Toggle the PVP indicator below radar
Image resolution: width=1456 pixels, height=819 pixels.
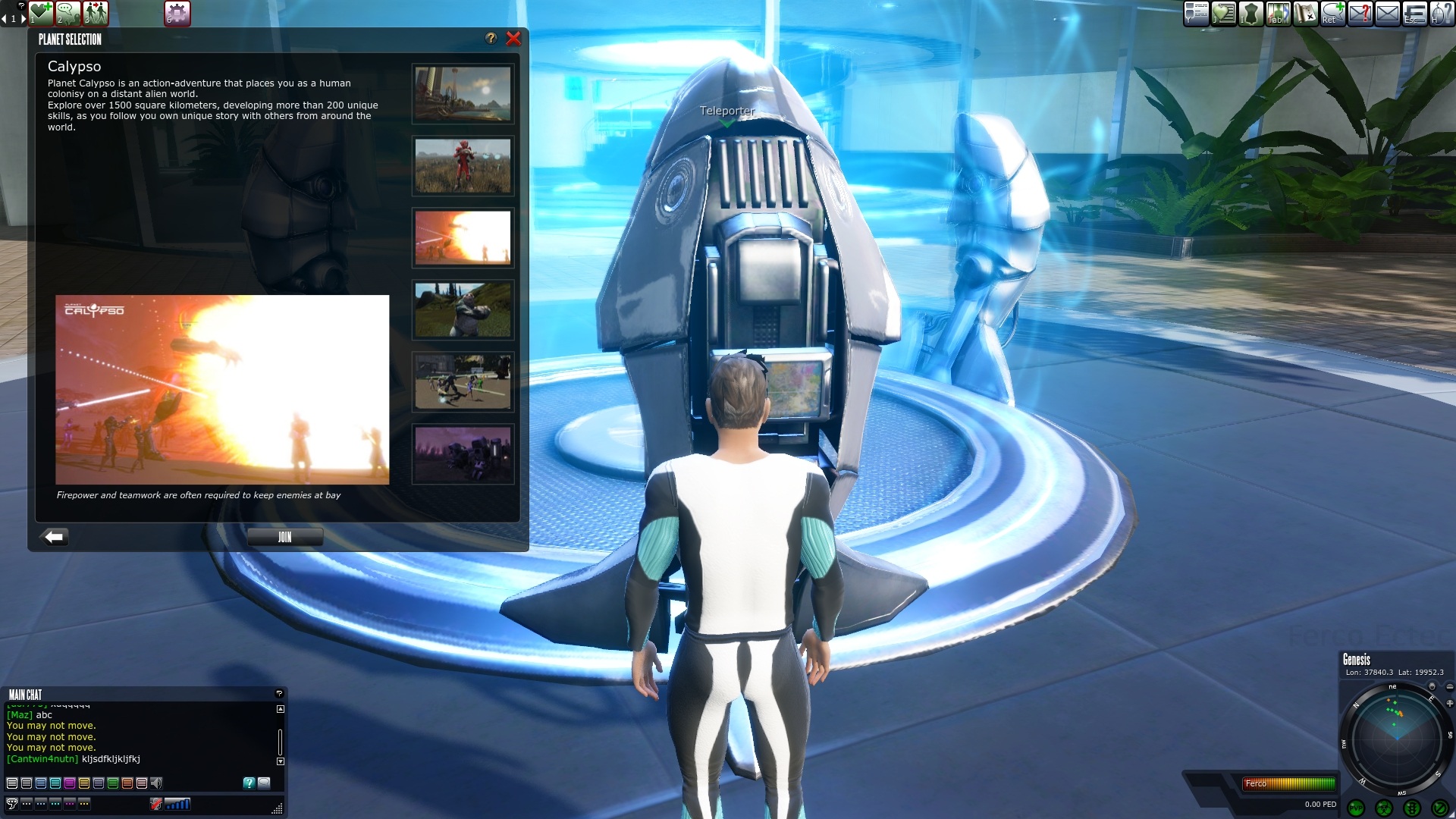pyautogui.click(x=1356, y=808)
